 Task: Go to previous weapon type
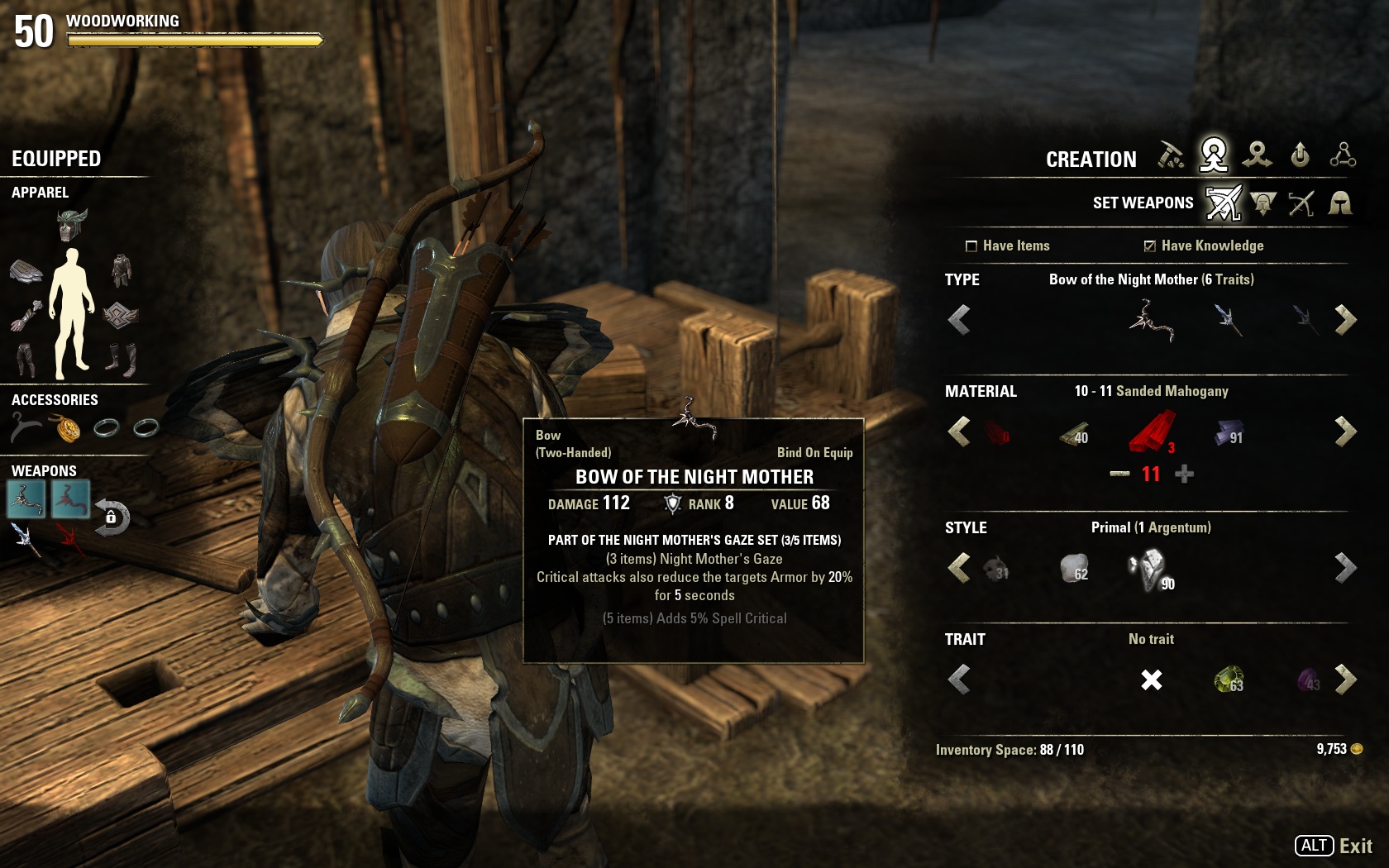click(x=959, y=320)
